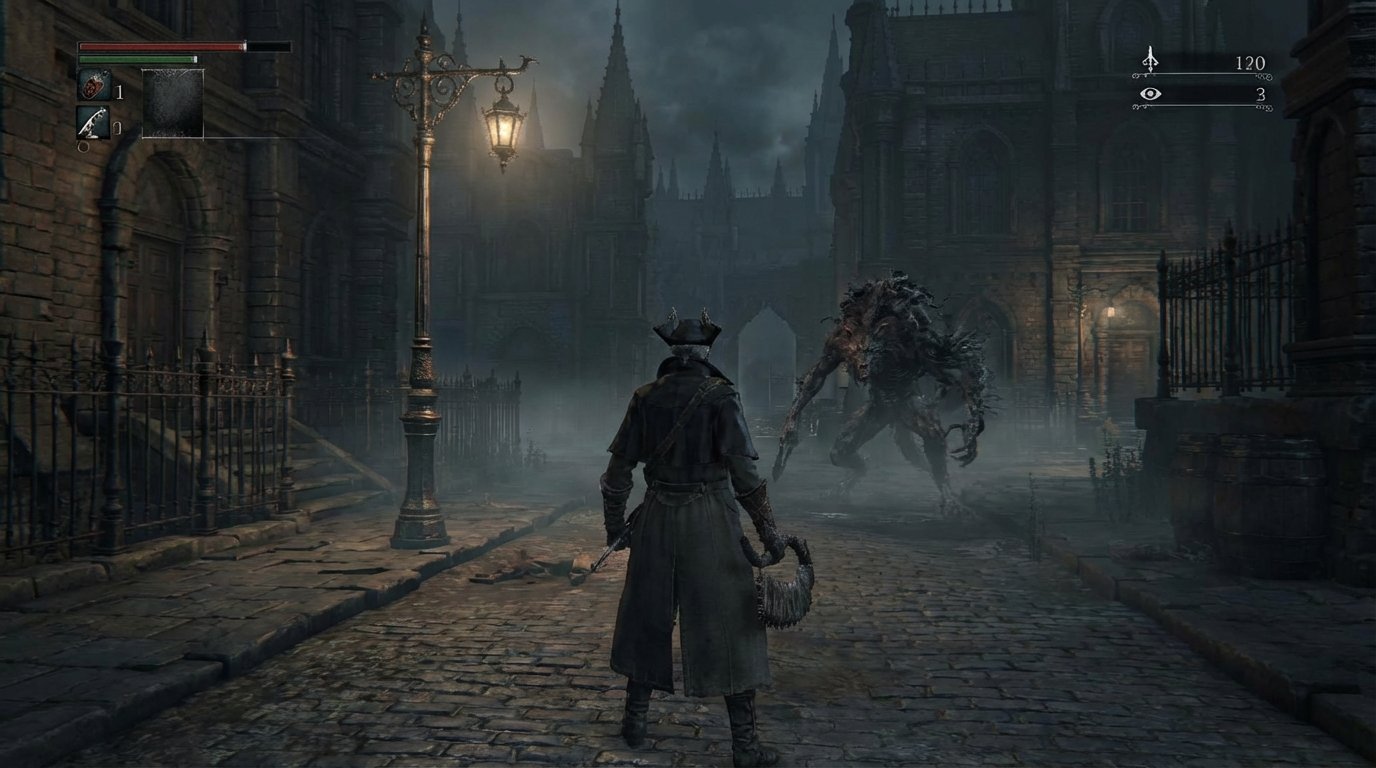This screenshot has width=1376, height=768.
Task: Click the Blood Vial quantity number 1
Action: [x=117, y=88]
